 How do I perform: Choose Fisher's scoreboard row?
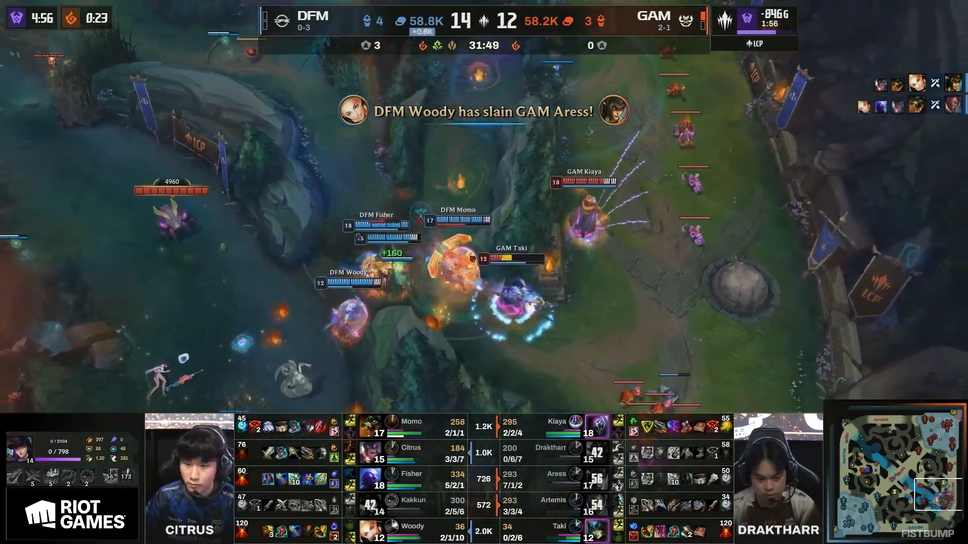tap(420, 478)
